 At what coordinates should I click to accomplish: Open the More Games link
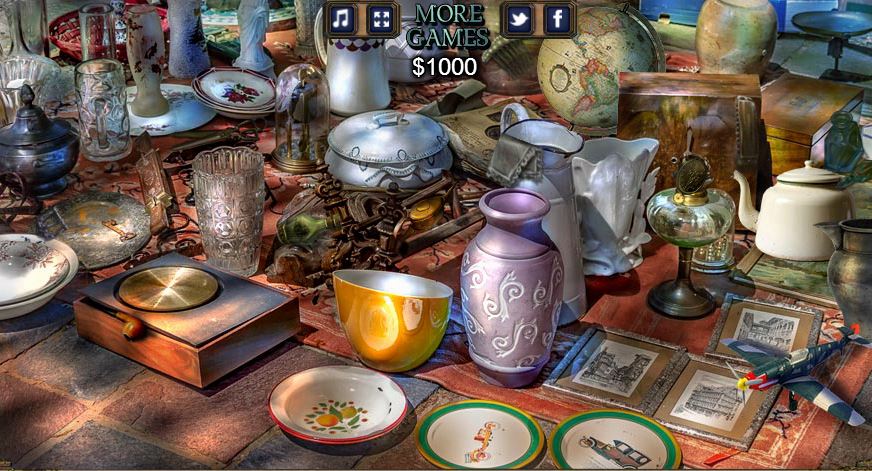tap(450, 26)
